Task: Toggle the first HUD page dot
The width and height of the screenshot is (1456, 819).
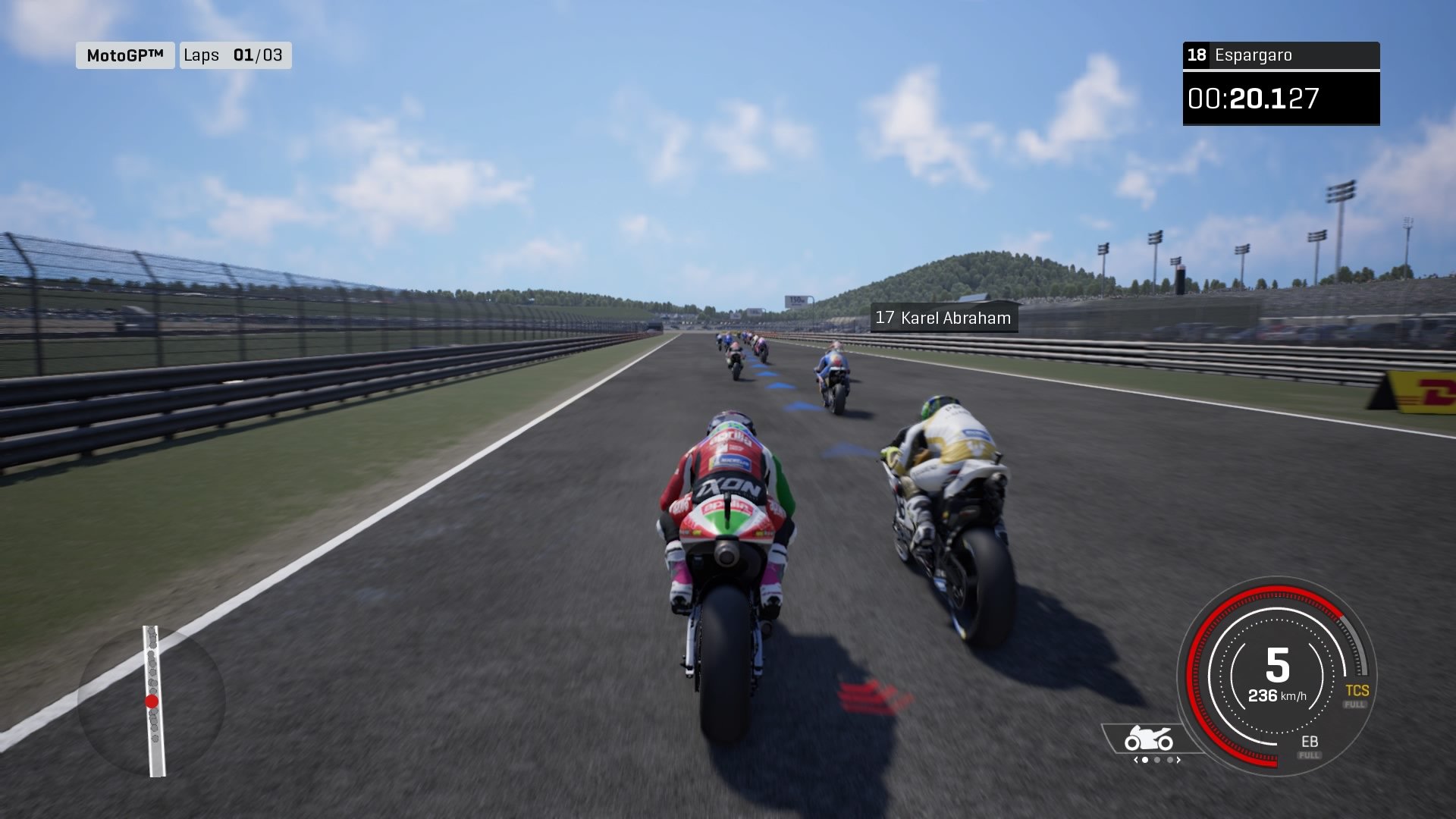Action: point(1145,760)
